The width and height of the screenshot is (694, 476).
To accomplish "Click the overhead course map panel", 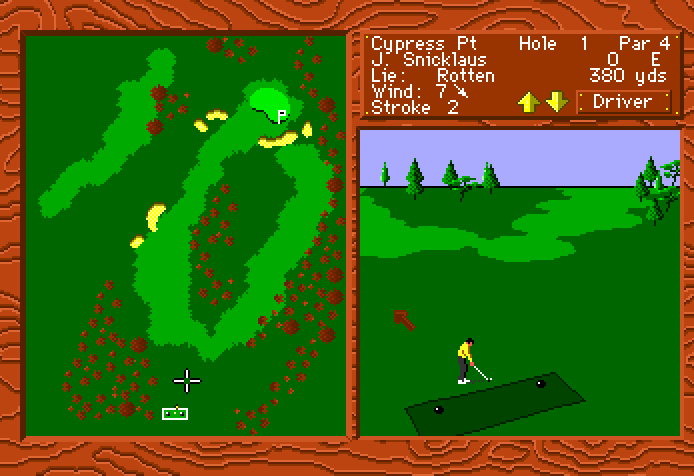I will [185, 235].
